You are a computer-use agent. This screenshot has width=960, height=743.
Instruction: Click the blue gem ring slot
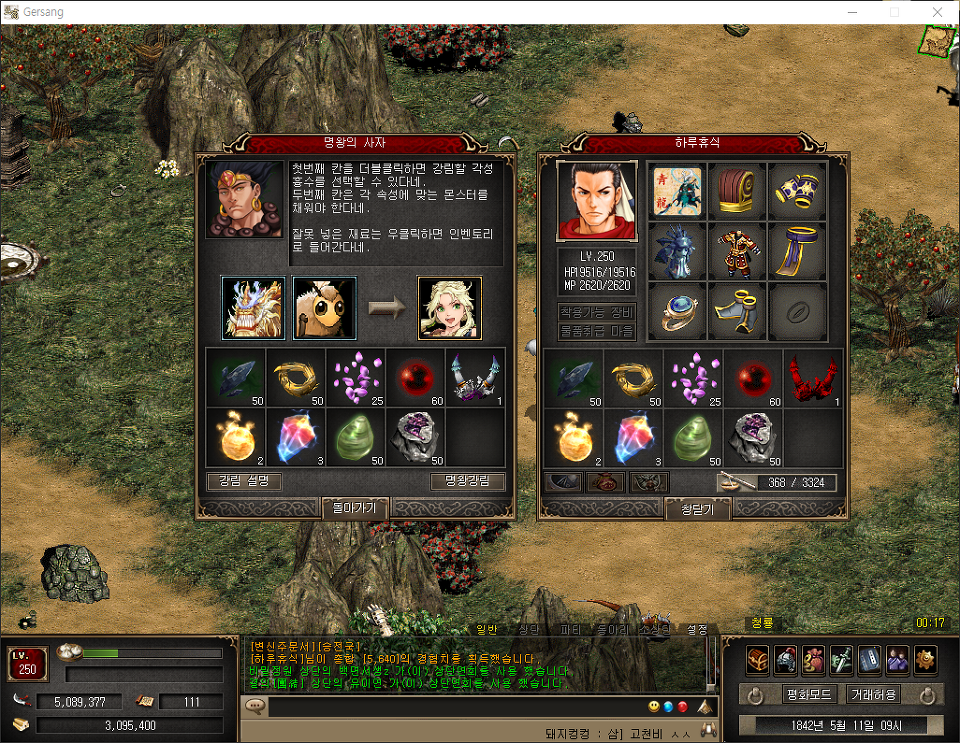(677, 311)
